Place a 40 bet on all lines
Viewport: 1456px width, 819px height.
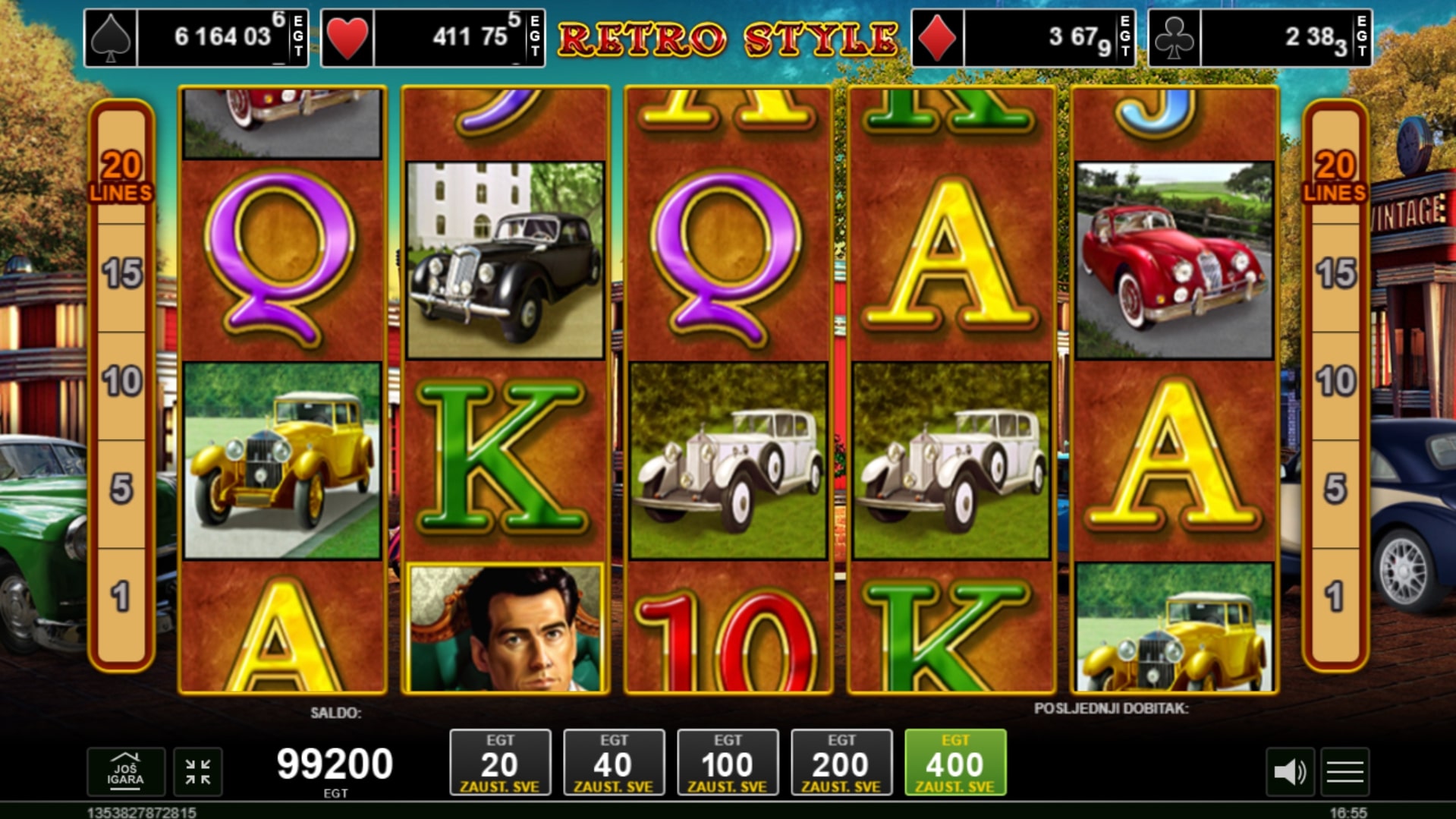[x=614, y=762]
